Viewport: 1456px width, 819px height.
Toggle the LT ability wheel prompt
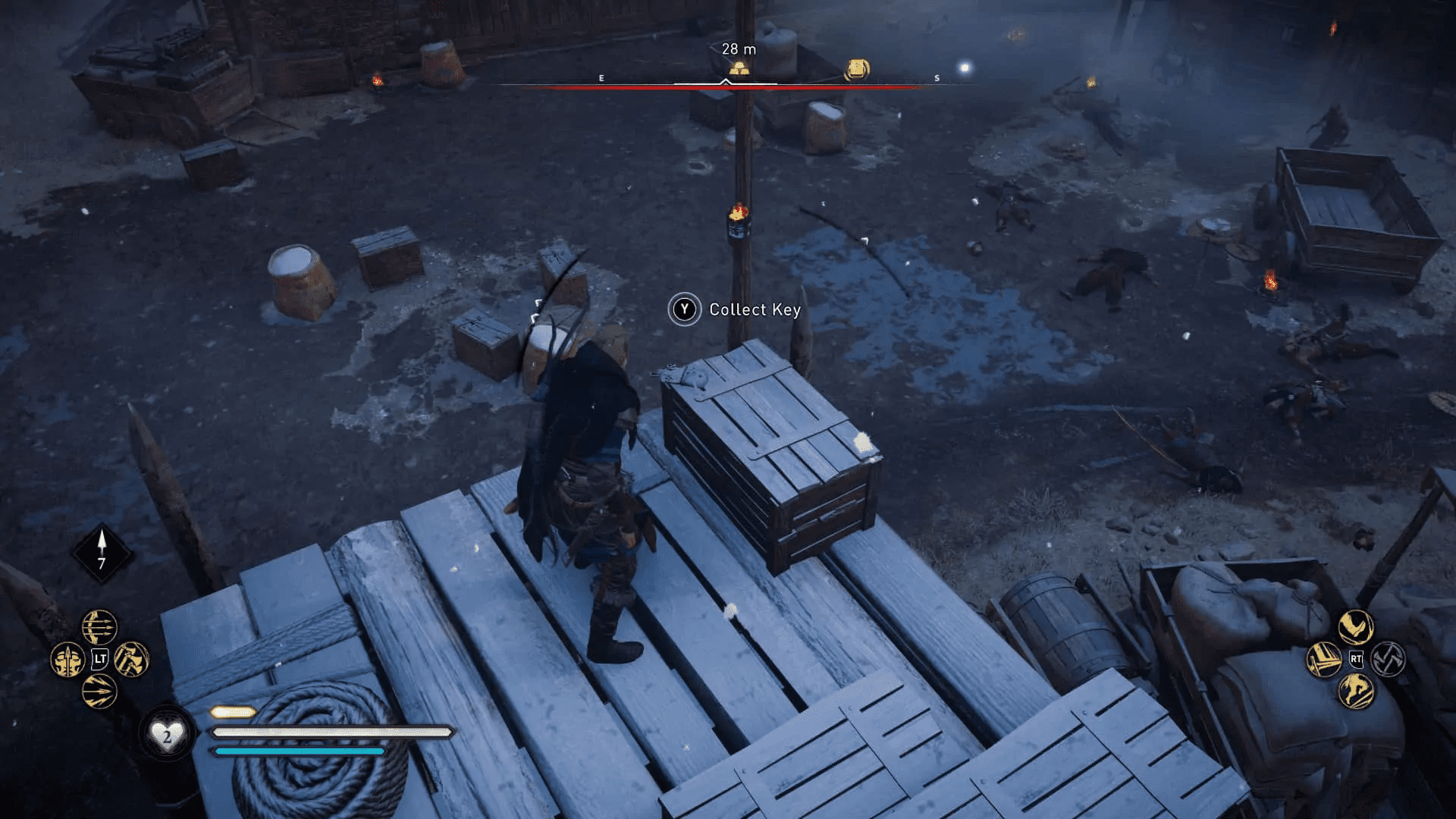pos(99,658)
